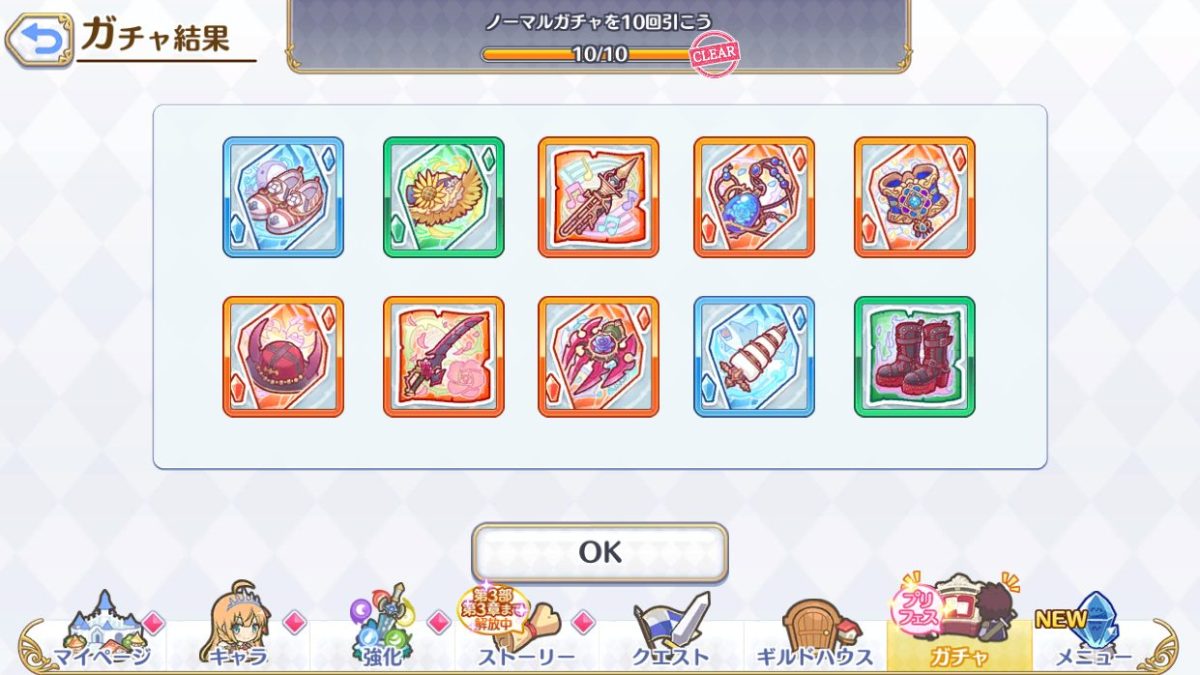Select the striped drill lance item

coord(754,356)
